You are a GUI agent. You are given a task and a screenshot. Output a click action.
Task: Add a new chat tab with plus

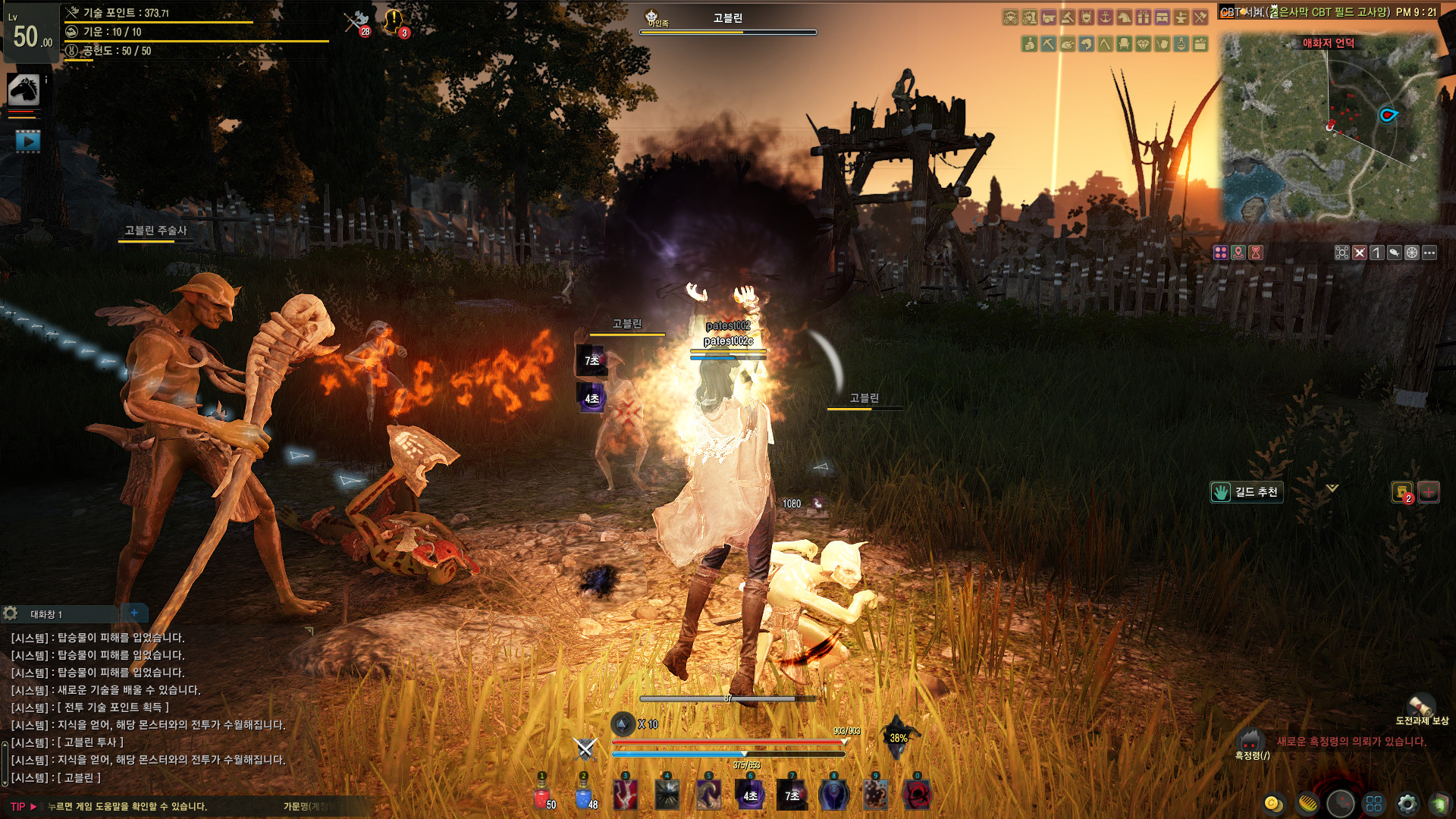[134, 613]
